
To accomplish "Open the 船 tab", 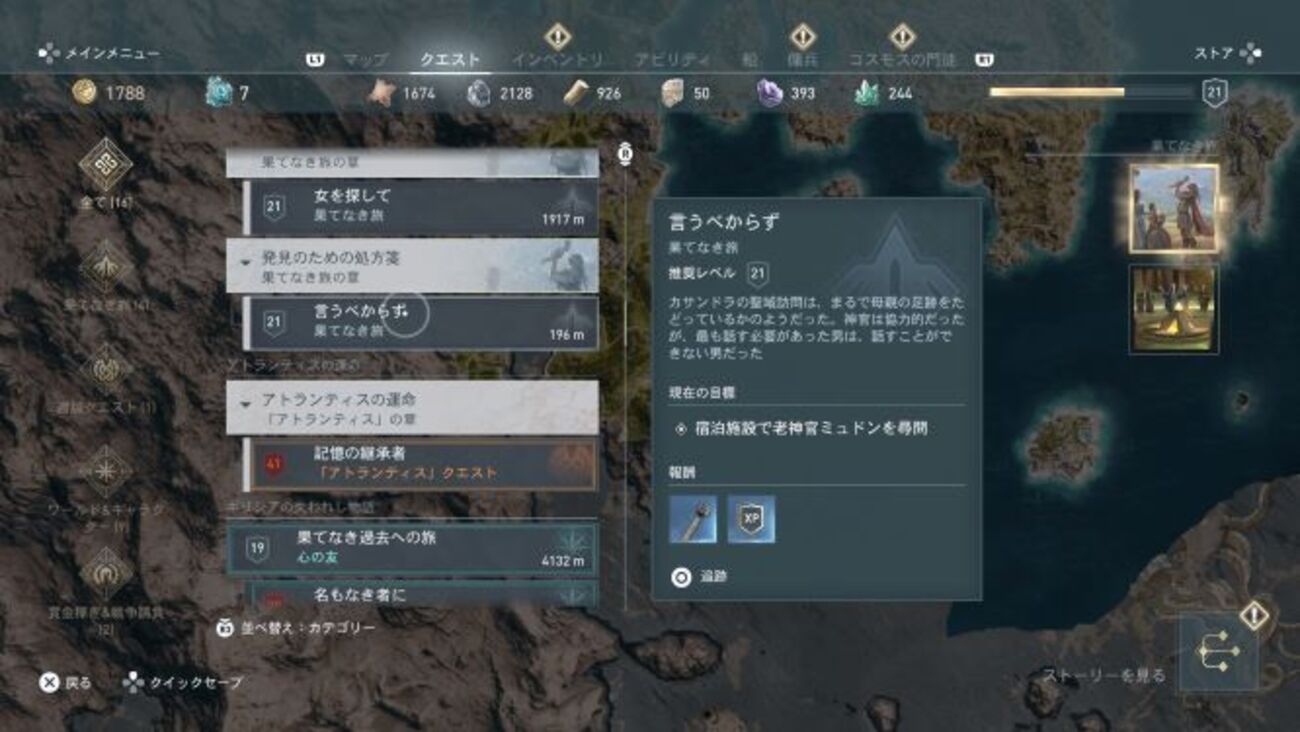I will click(749, 60).
